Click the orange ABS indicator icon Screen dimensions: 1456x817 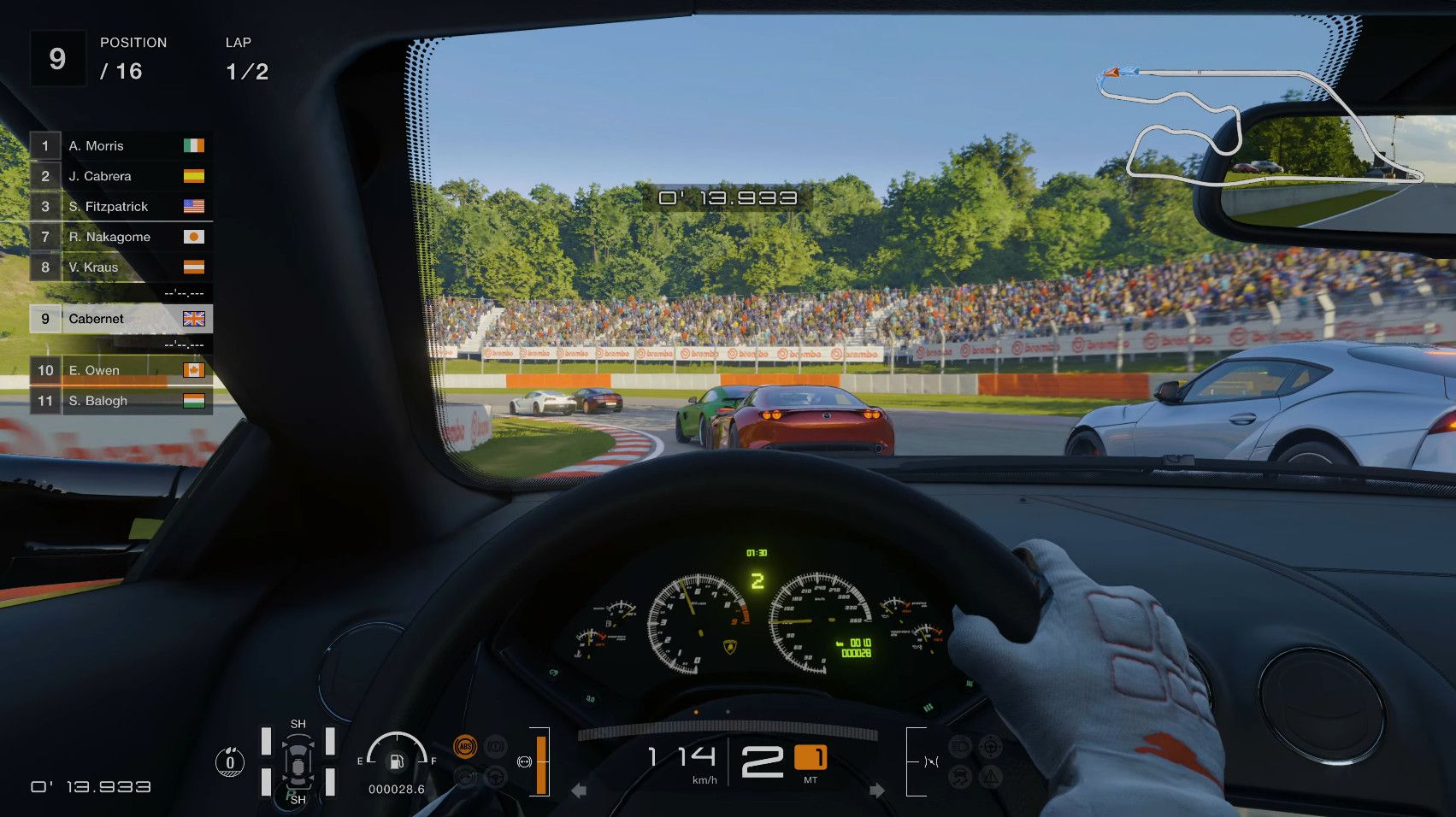465,747
